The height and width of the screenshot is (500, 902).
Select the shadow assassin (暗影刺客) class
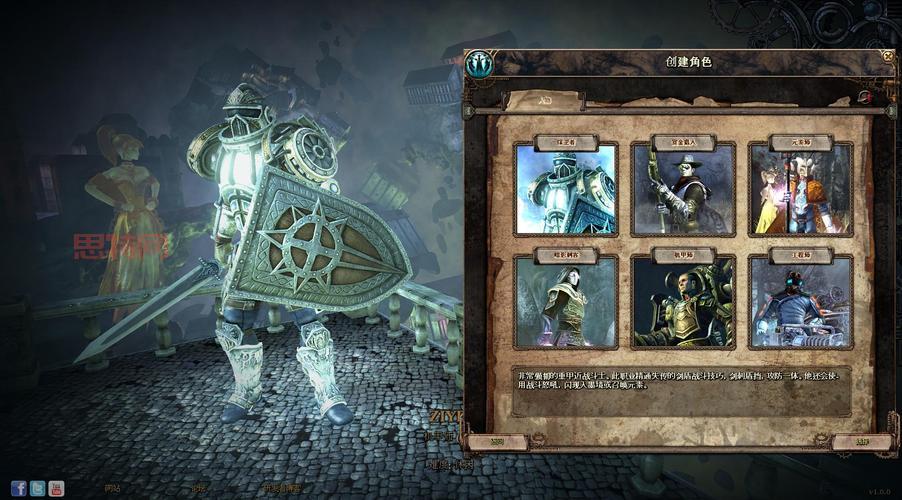click(x=566, y=302)
